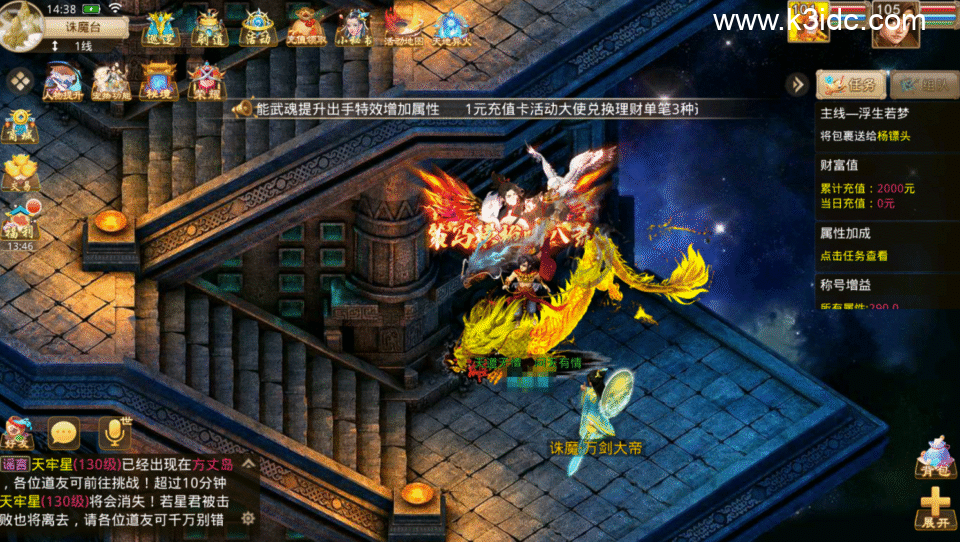Open the 交易 trade icon
Screen dimensions: 960x542
point(19,173)
